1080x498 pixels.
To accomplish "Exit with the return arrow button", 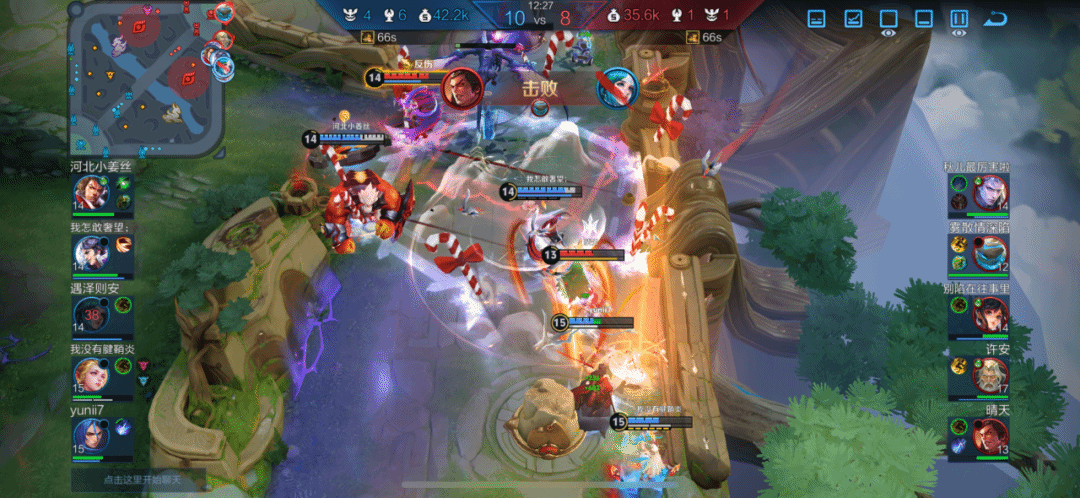I will [995, 19].
